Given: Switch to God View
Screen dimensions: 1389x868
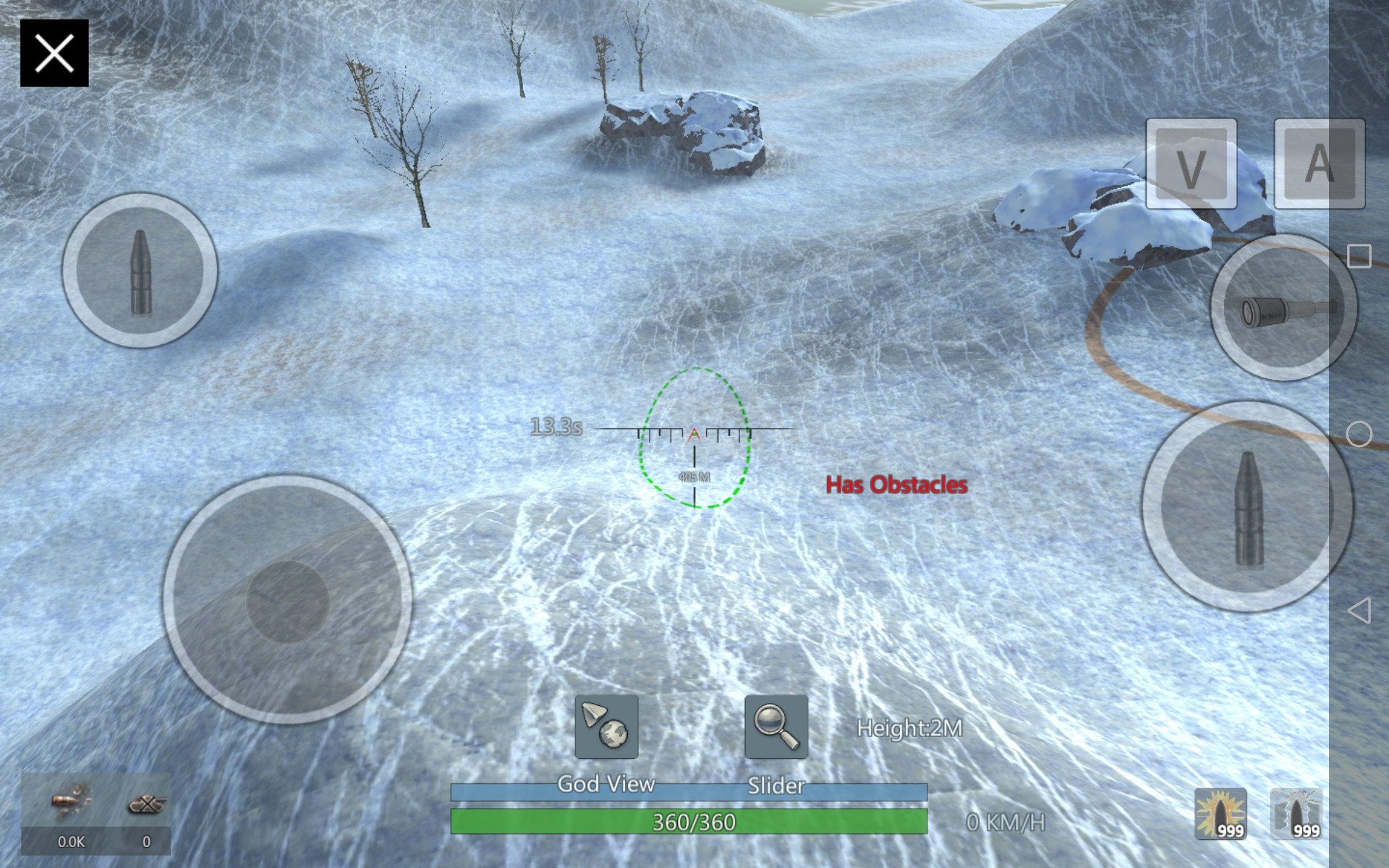Looking at the screenshot, I should tap(606, 727).
